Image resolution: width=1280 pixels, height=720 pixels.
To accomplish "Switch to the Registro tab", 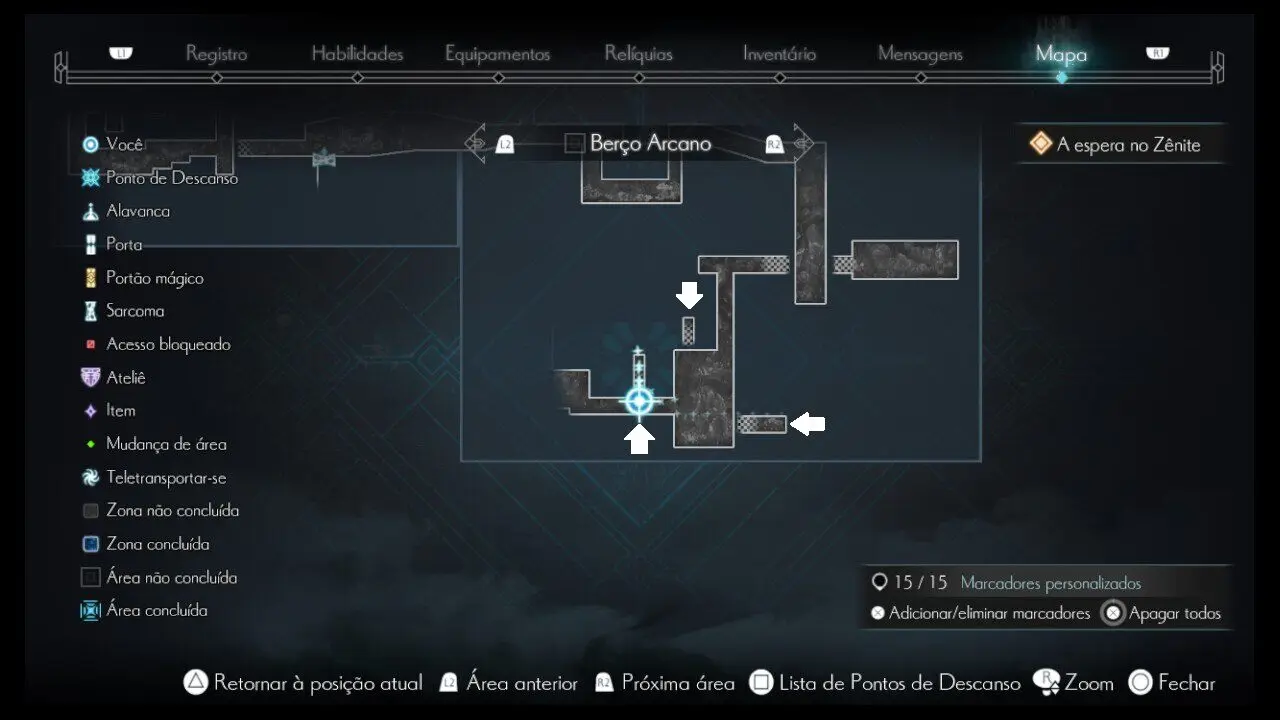I will 216,54.
